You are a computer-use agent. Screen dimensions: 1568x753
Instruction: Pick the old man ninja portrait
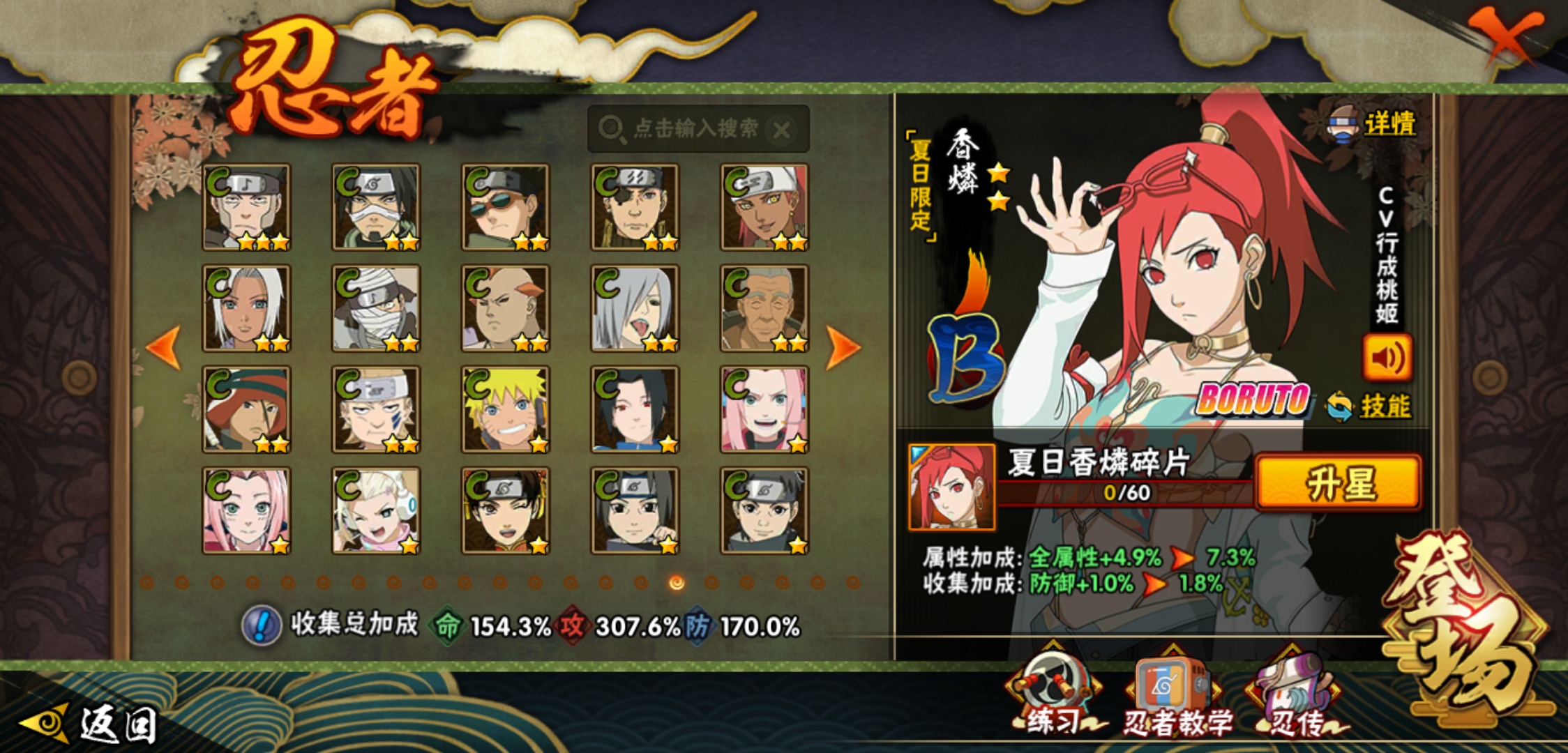764,308
